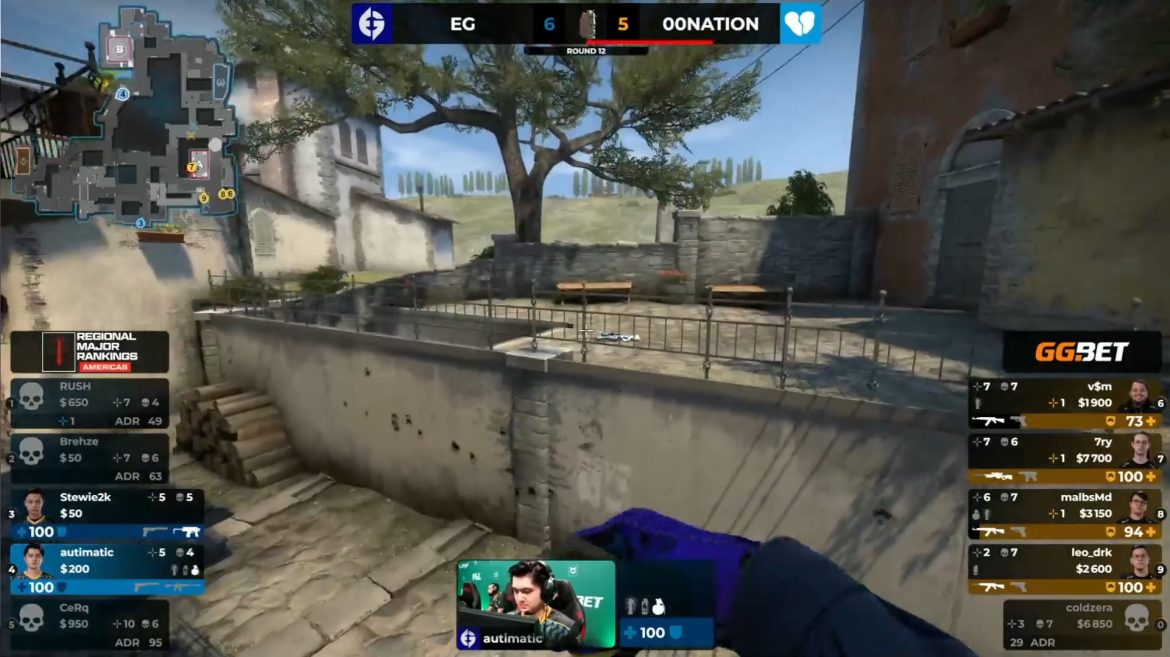Image resolution: width=1170 pixels, height=657 pixels.
Task: Choose Stewie2k's player card
Action: [x=107, y=513]
